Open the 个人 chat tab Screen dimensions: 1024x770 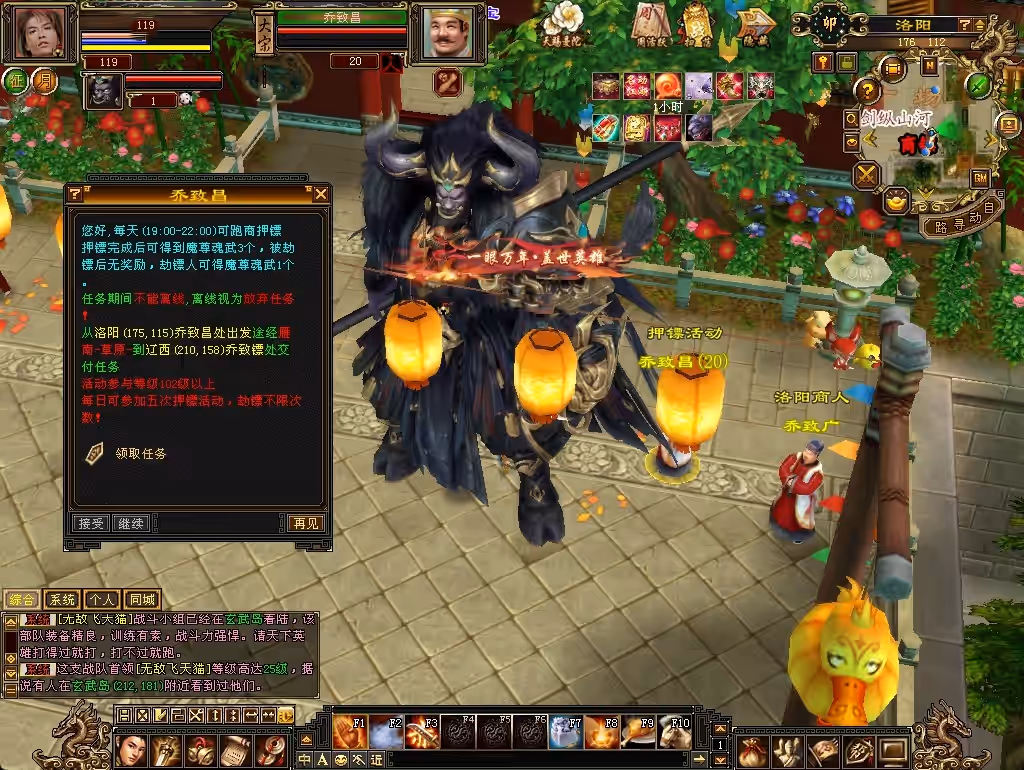[101, 600]
